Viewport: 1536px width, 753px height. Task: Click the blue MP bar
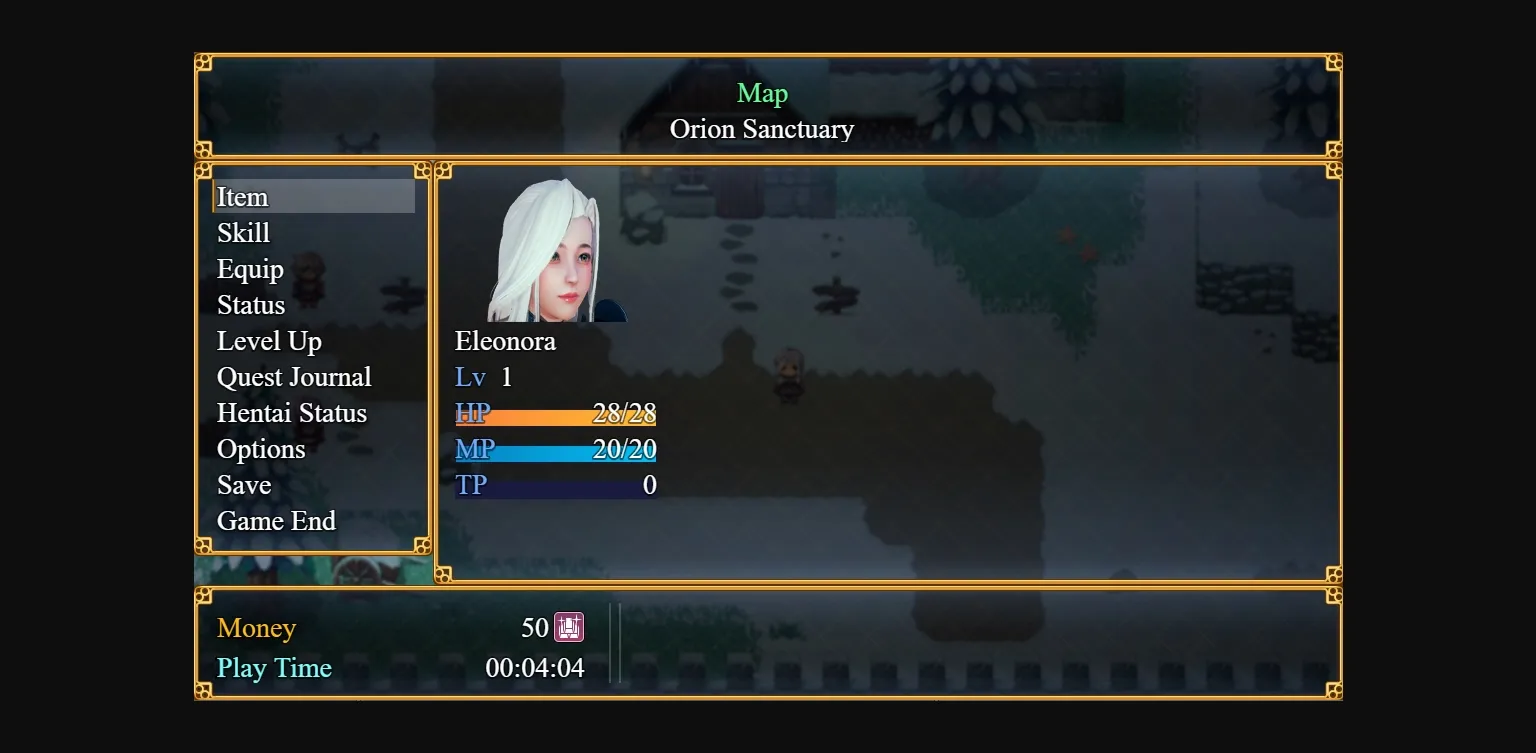click(555, 449)
